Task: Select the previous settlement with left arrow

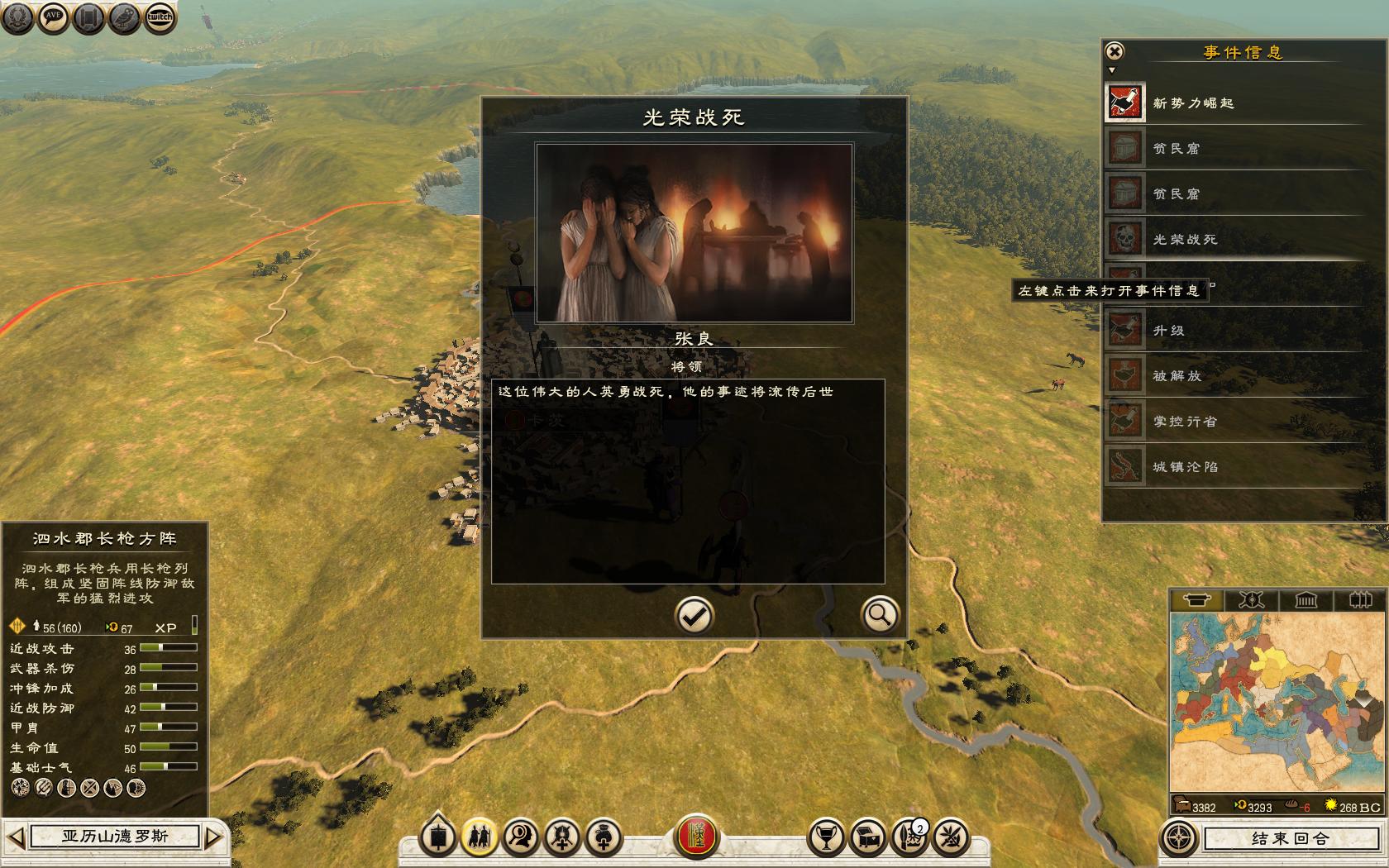Action: [17, 837]
